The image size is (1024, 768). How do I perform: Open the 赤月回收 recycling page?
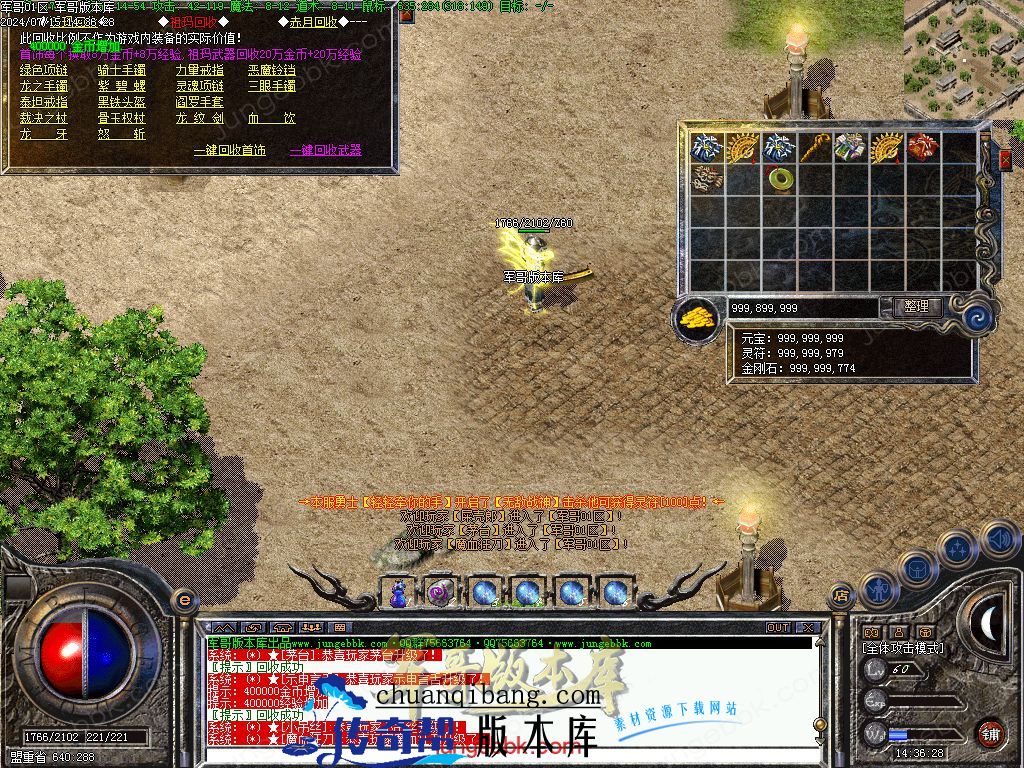pyautogui.click(x=313, y=22)
